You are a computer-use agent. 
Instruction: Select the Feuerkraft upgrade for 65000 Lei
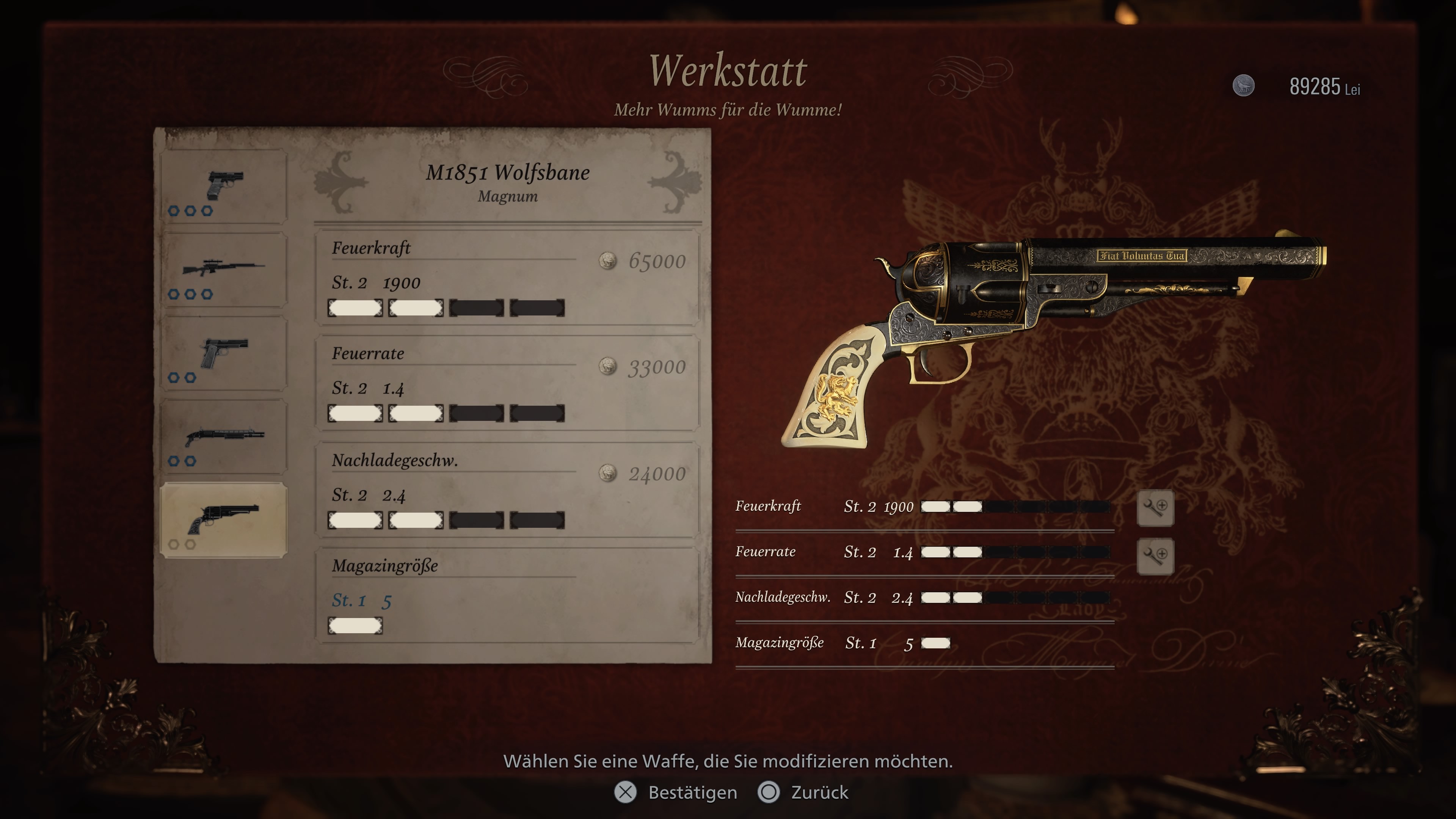[507, 278]
